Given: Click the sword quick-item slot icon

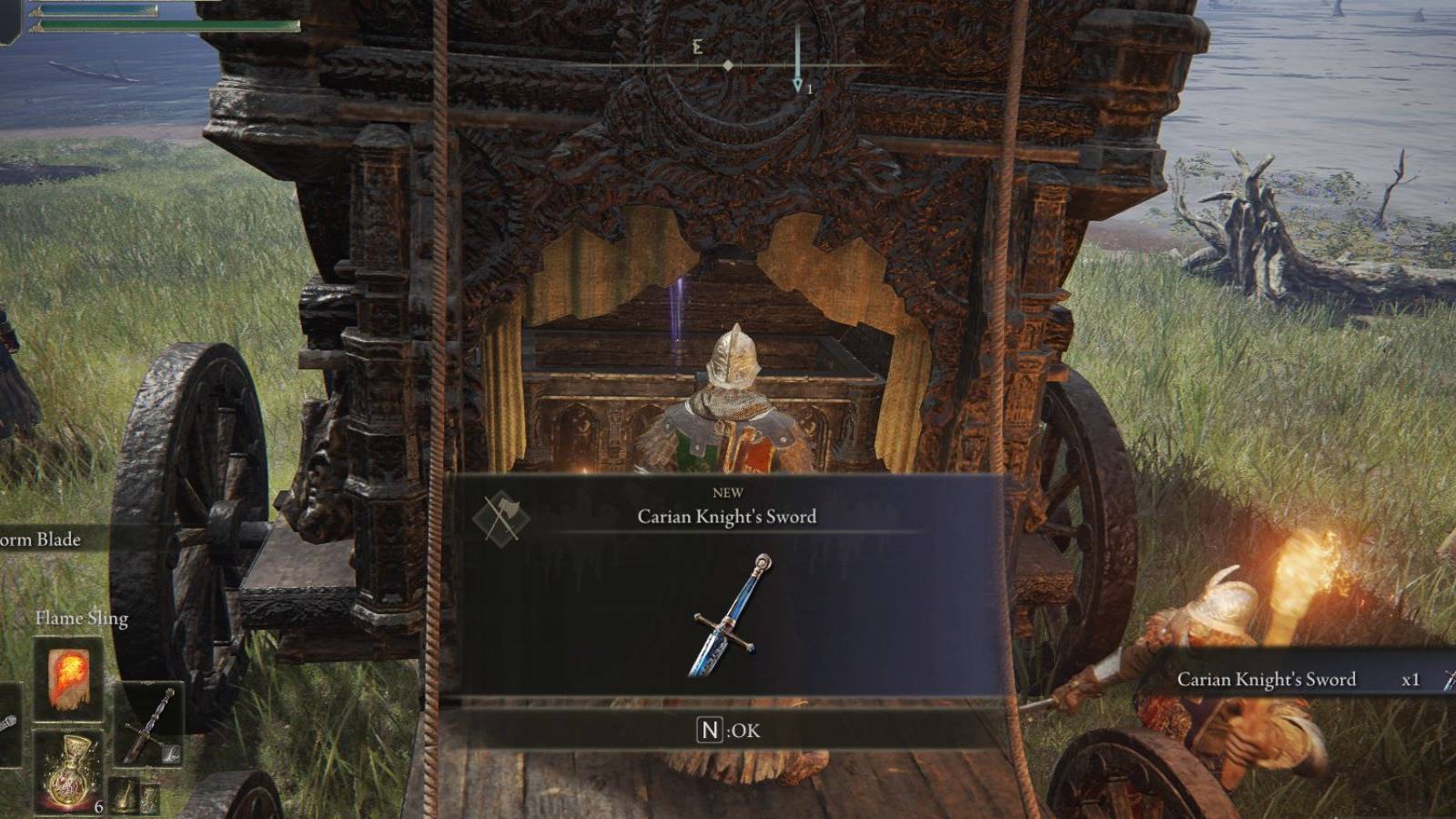Looking at the screenshot, I should [x=150, y=725].
